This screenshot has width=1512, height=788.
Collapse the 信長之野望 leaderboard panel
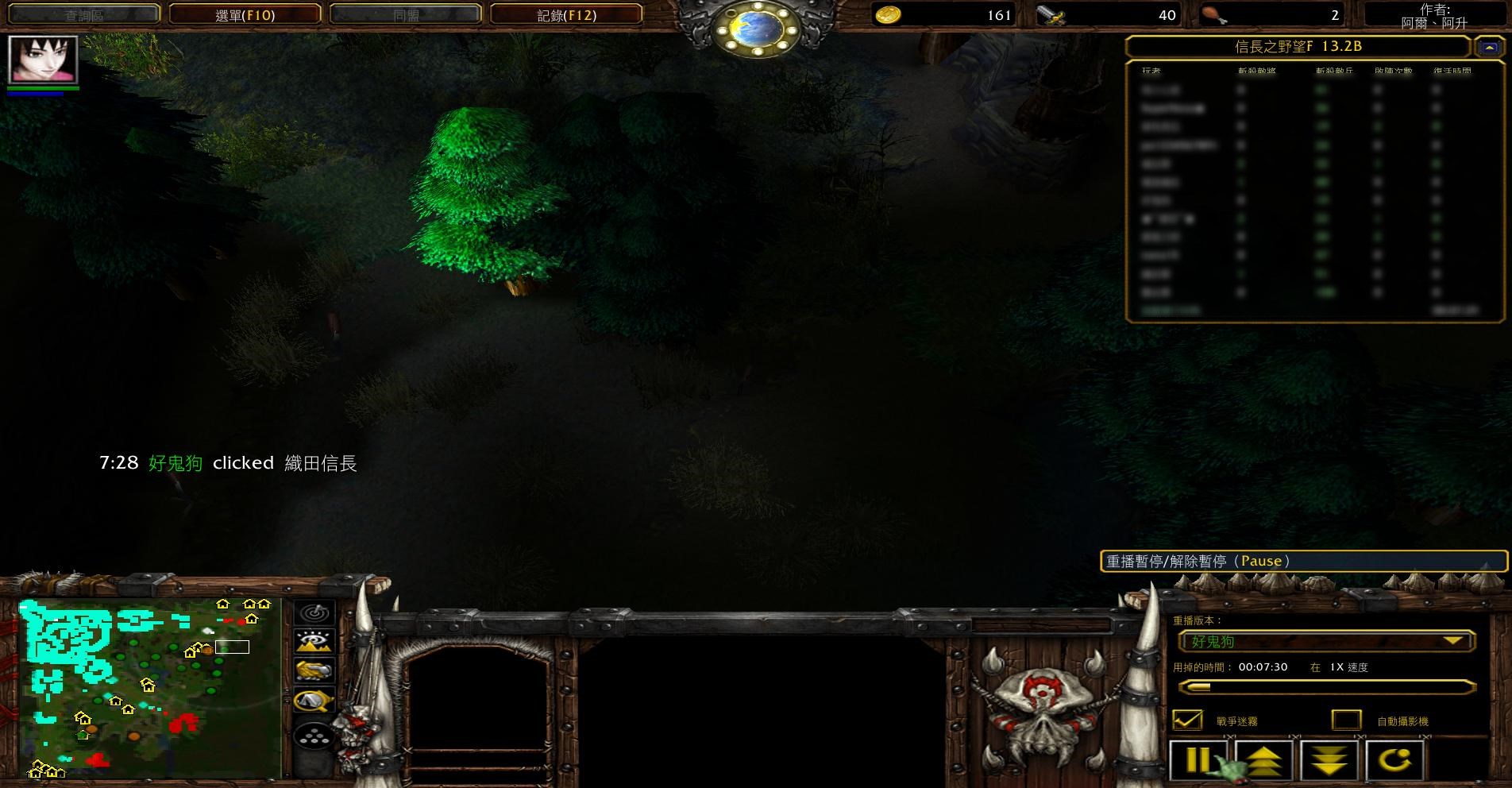(1489, 48)
